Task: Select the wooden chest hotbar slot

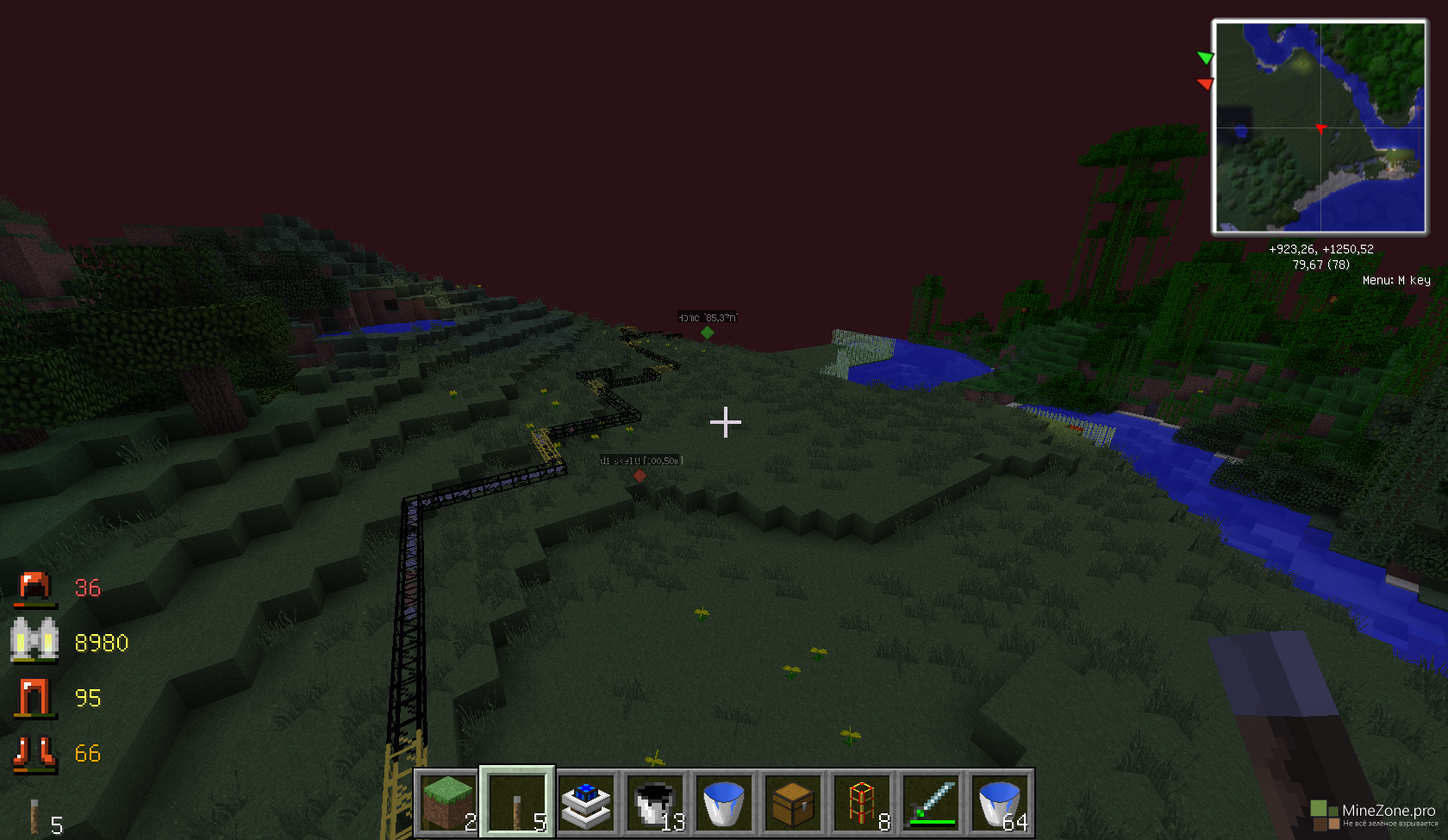Action: (x=793, y=802)
